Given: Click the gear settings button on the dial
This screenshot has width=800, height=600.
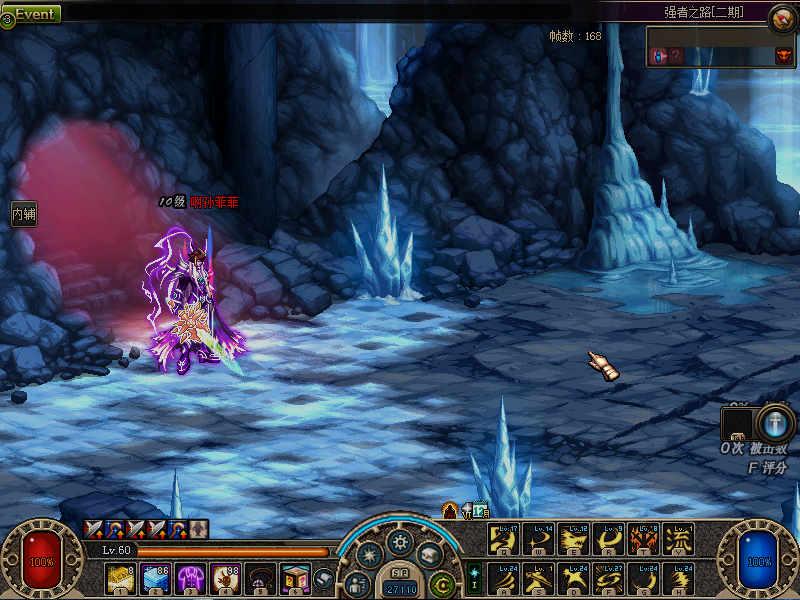Looking at the screenshot, I should [400, 541].
